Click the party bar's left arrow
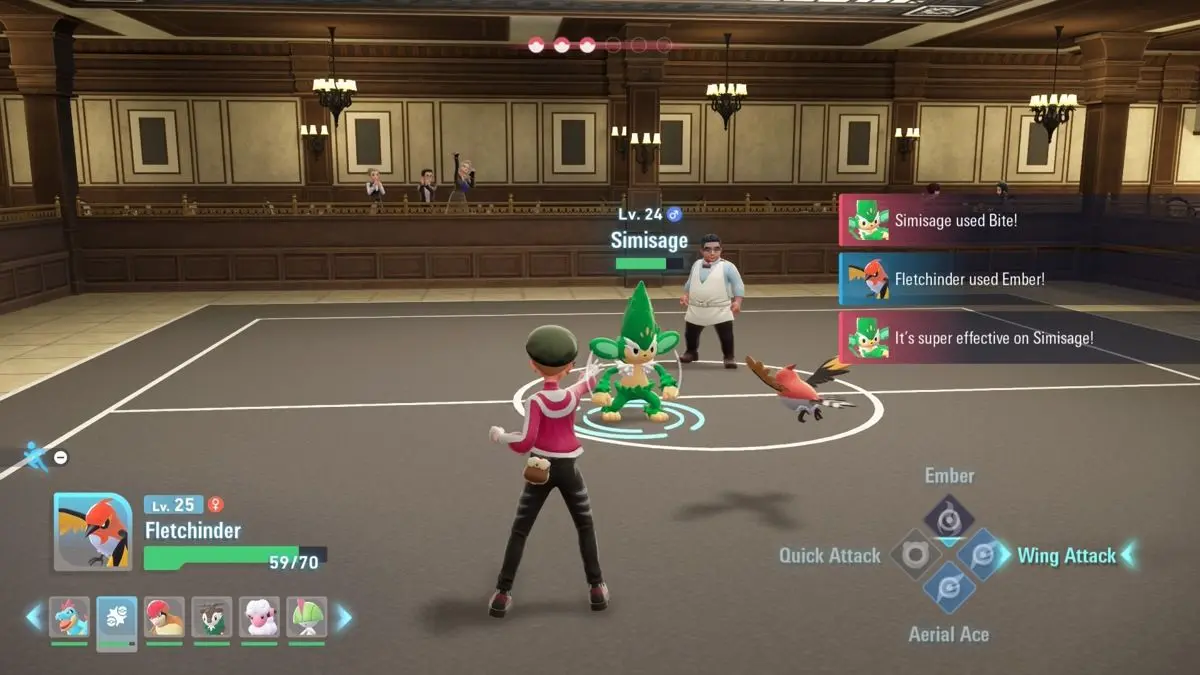The width and height of the screenshot is (1200, 675). click(x=34, y=617)
